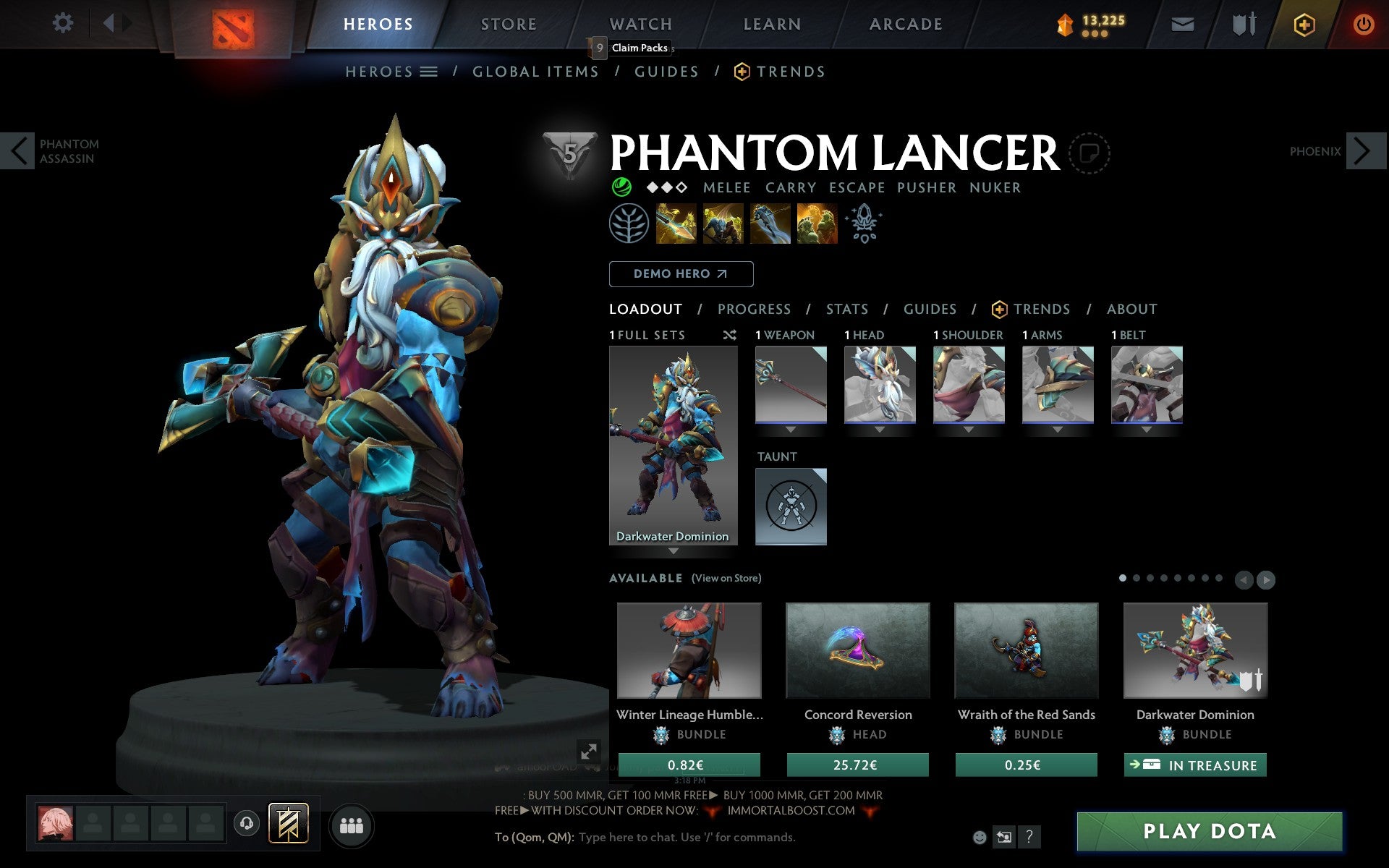Screen dimensions: 1389x868
Task: Open the ARCADE menu item
Action: pyautogui.click(x=905, y=24)
